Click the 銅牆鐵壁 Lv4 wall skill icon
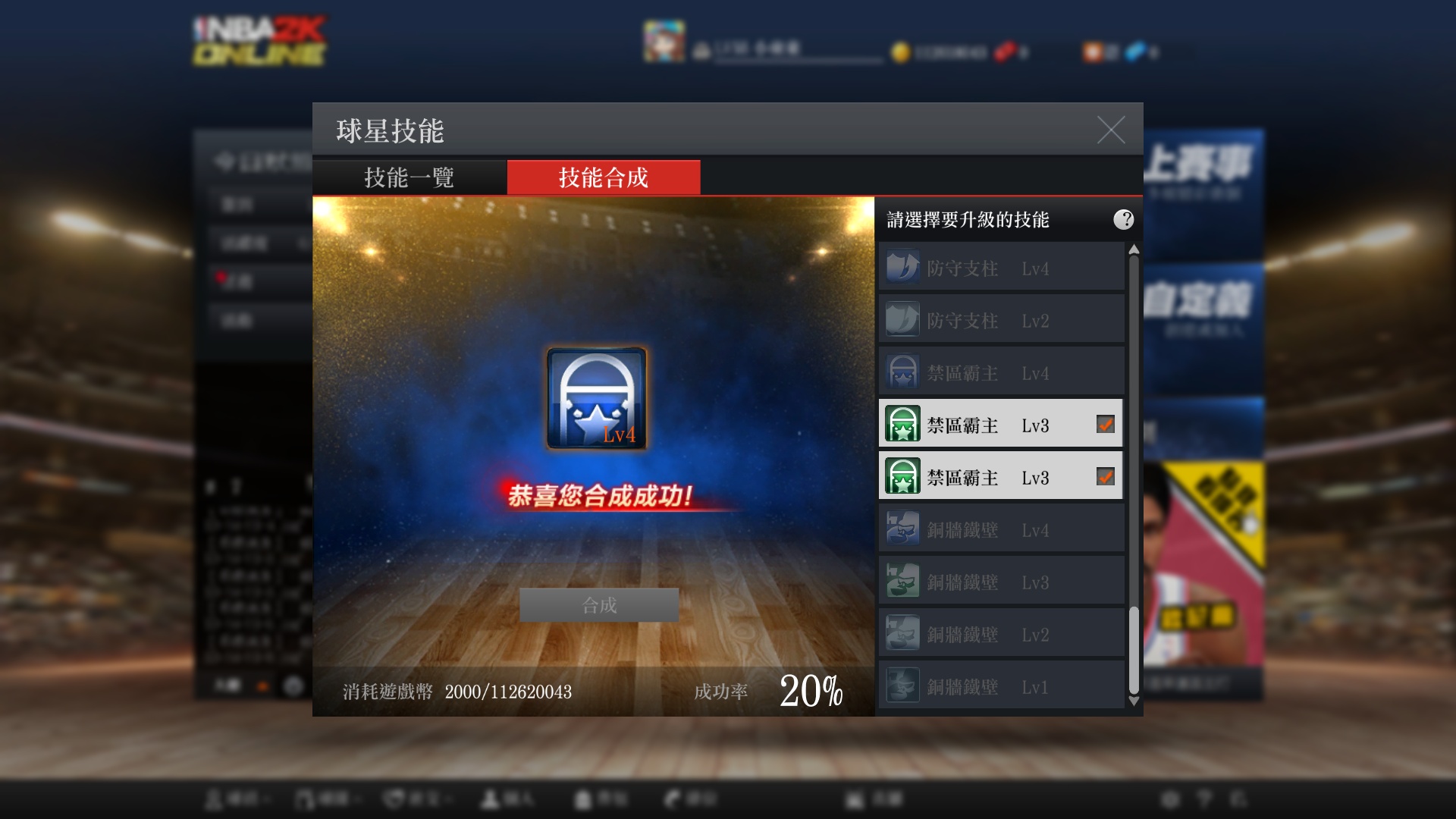Image resolution: width=1456 pixels, height=819 pixels. [x=902, y=529]
